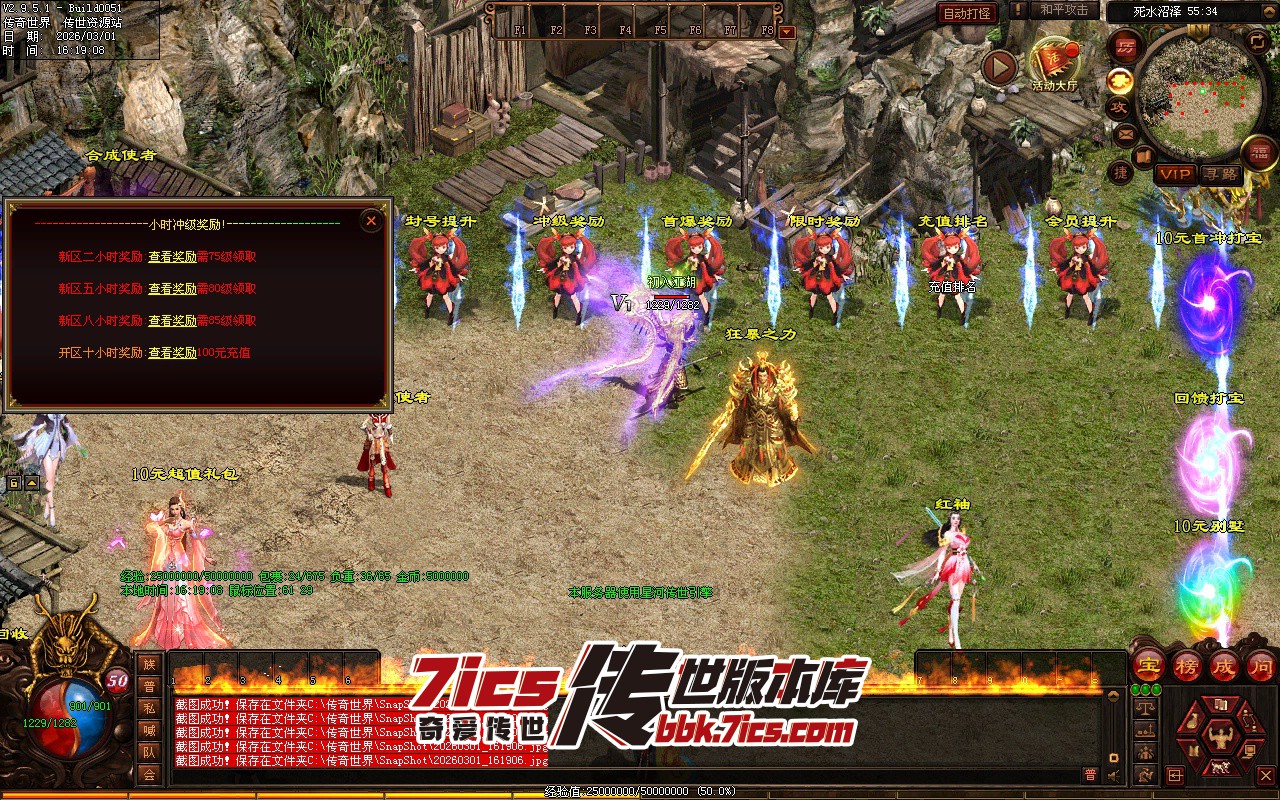Click the round play arrow button
This screenshot has height=800, width=1280.
998,67
